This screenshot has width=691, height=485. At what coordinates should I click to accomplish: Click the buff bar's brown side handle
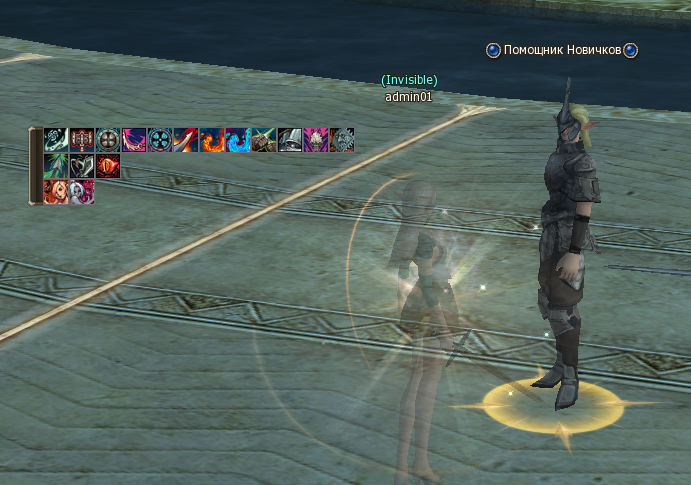35,166
